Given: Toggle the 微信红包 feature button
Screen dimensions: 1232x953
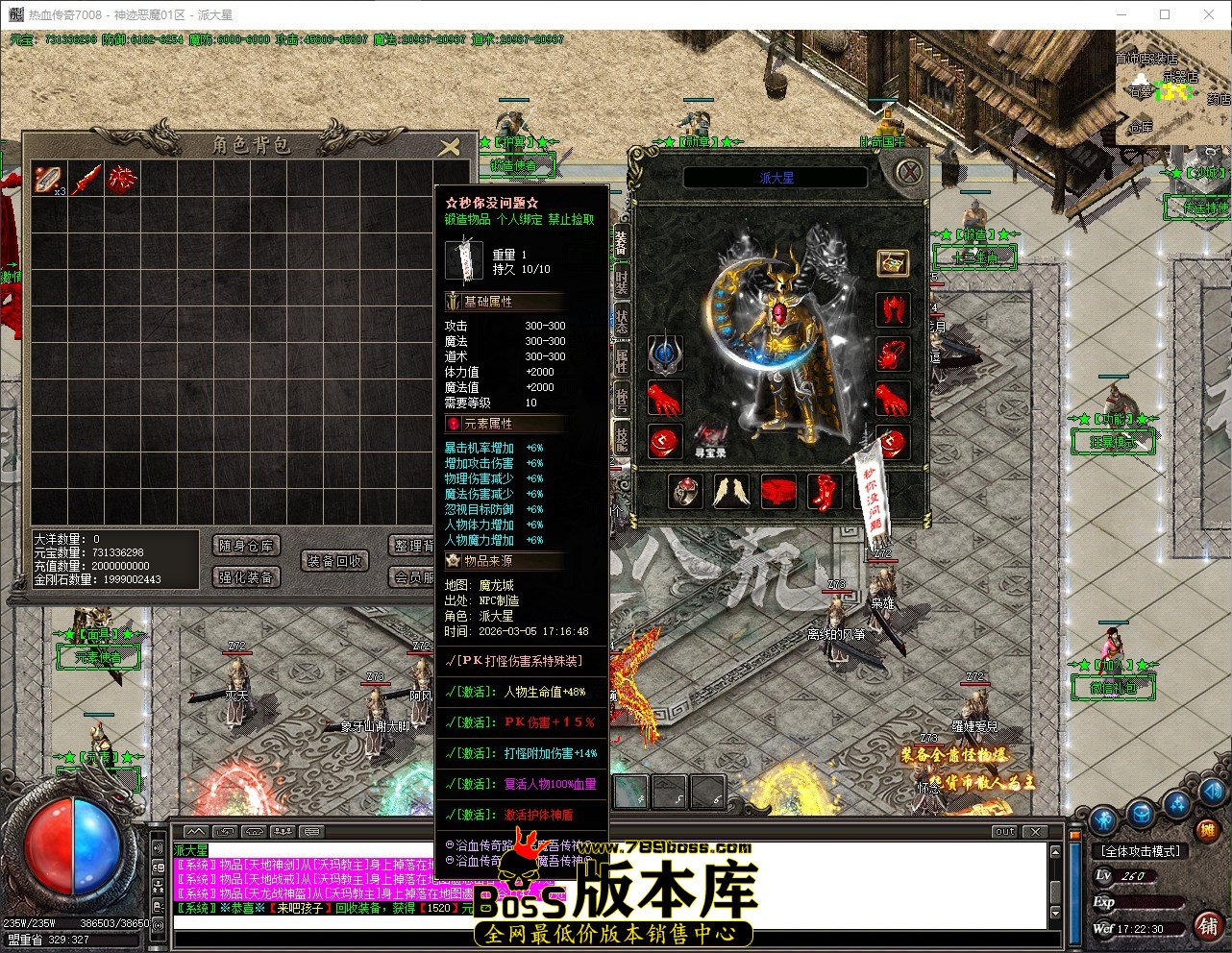Looking at the screenshot, I should coord(1114,688).
